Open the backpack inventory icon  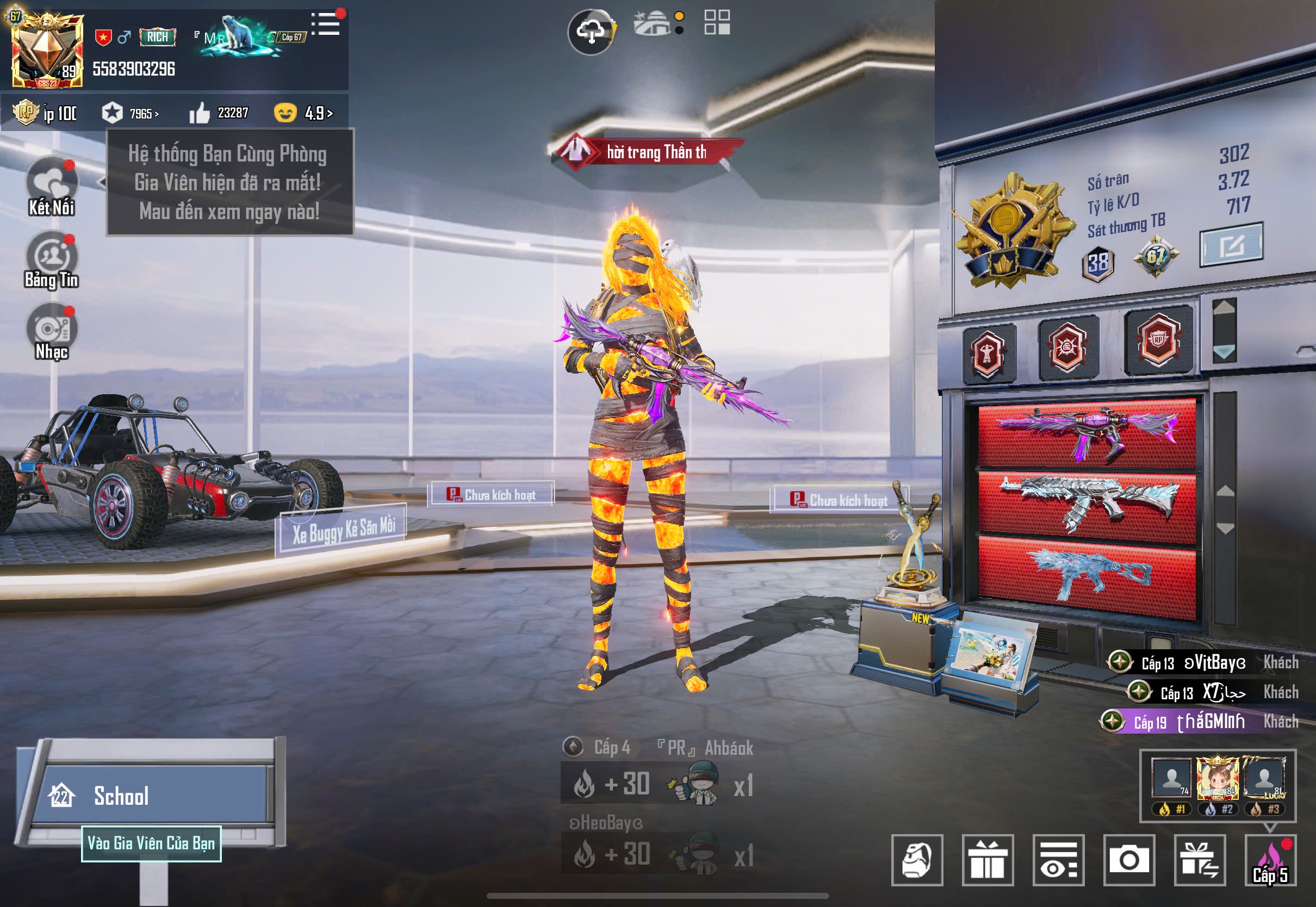click(916, 859)
